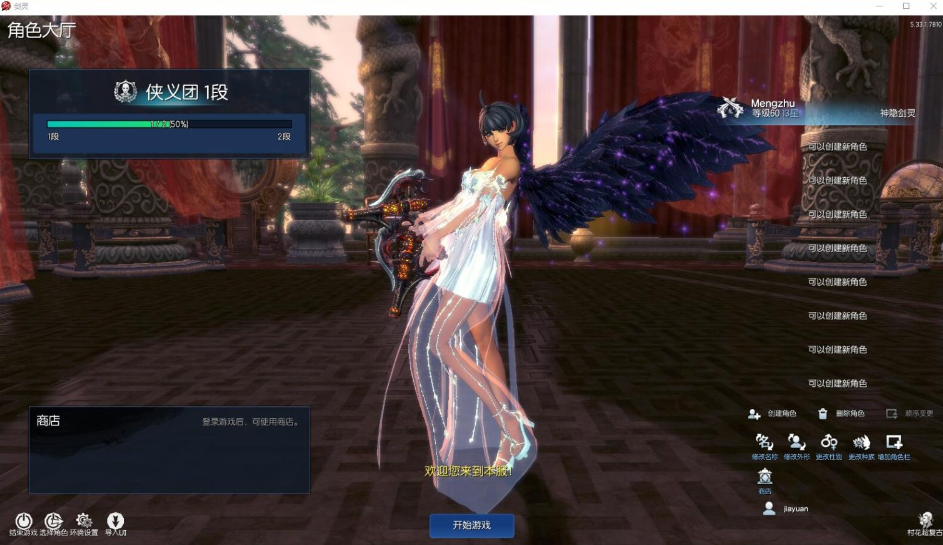
Task: Open the 修改名称 rename option
Action: click(765, 442)
